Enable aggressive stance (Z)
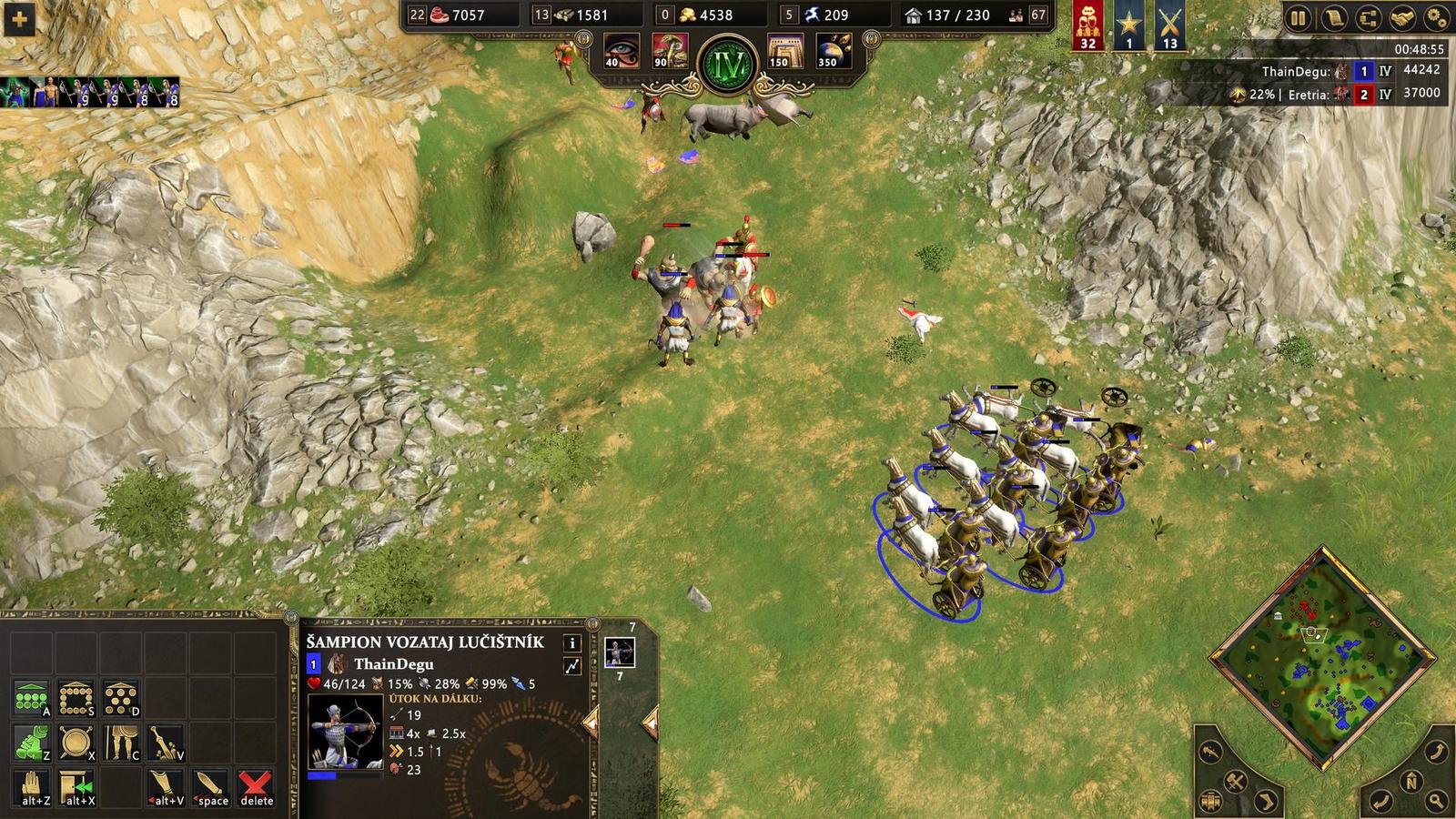 (30, 742)
